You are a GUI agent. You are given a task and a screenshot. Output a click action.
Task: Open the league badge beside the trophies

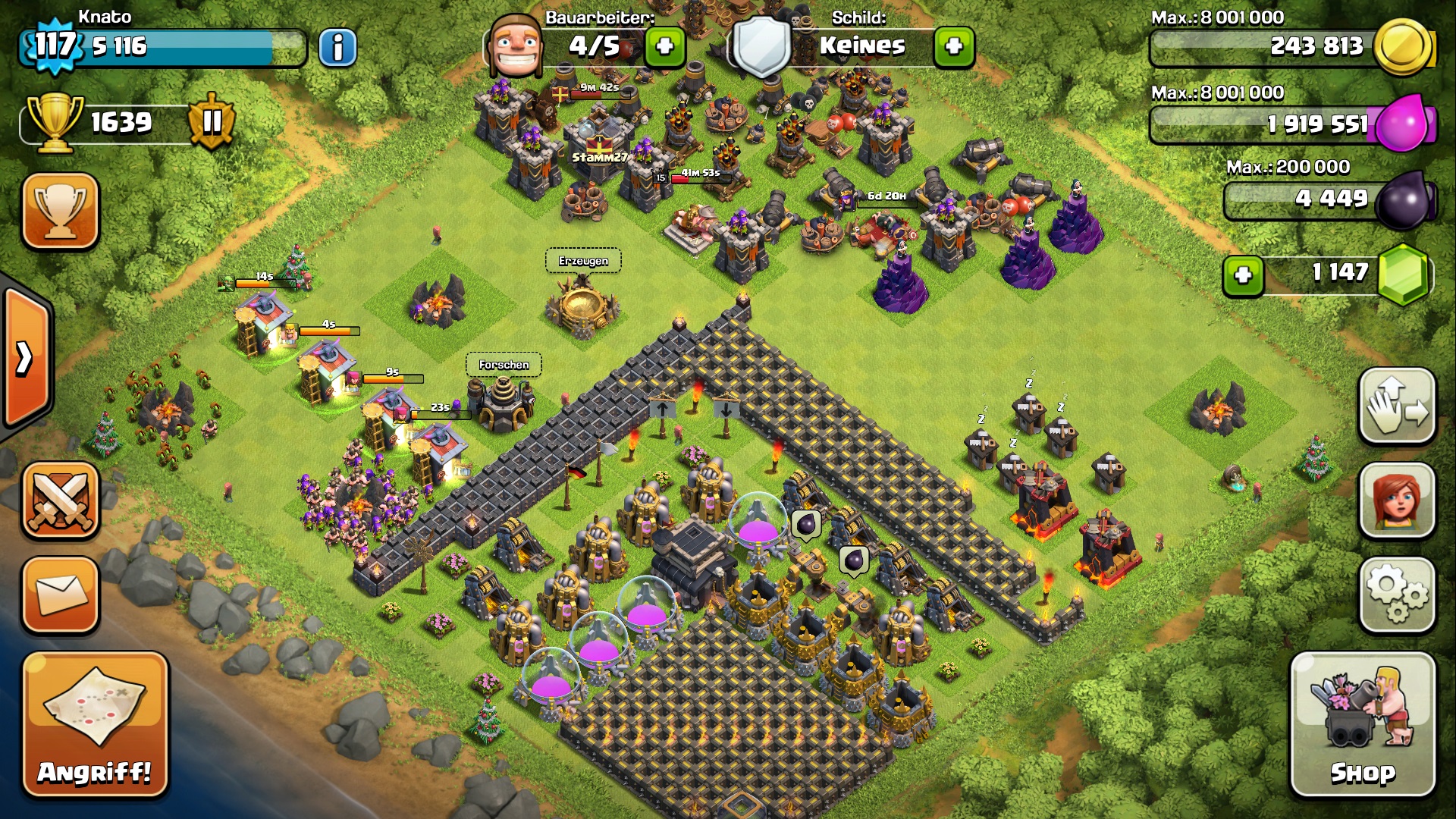212,121
